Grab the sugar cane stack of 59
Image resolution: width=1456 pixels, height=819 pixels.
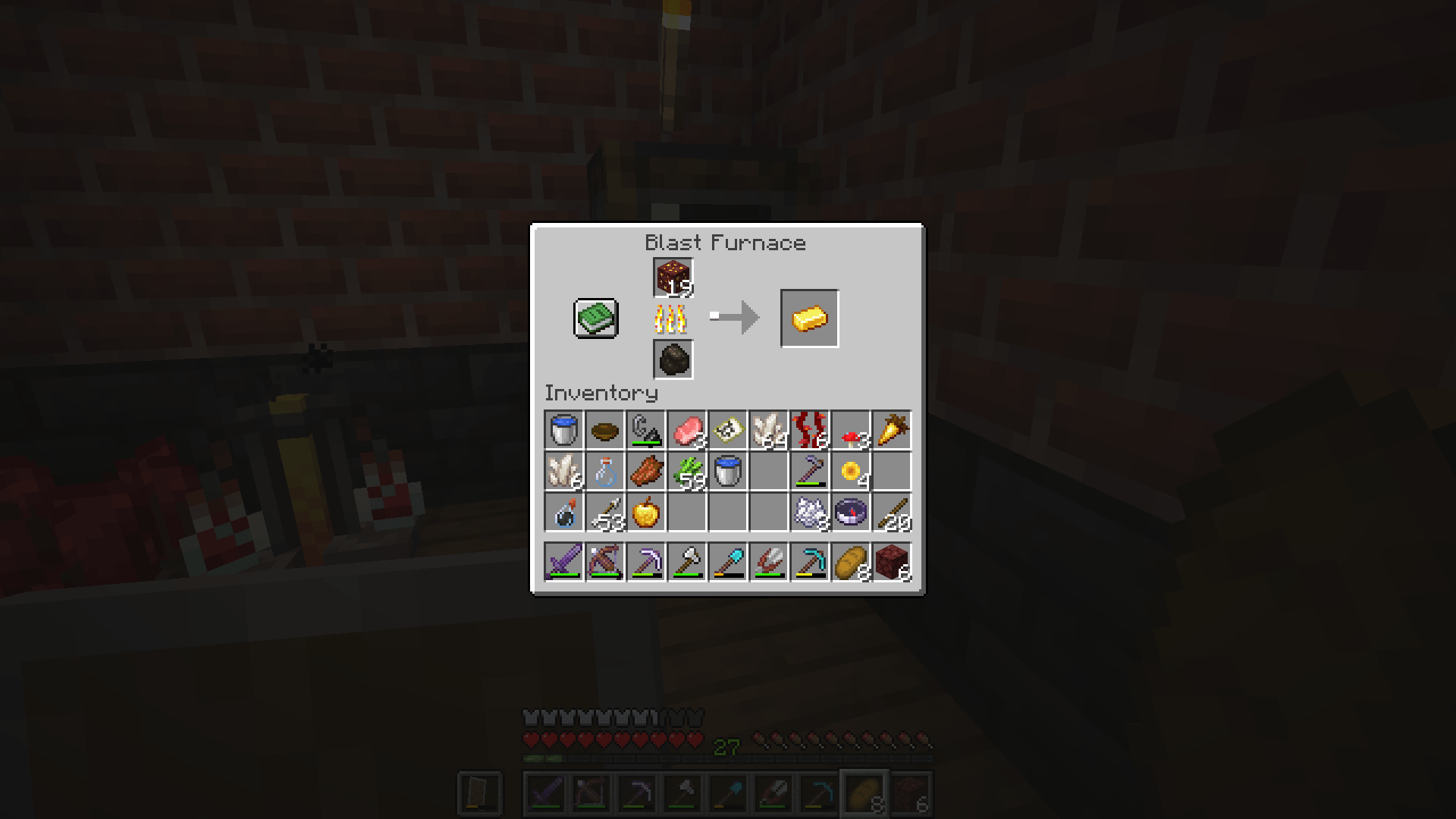click(686, 471)
